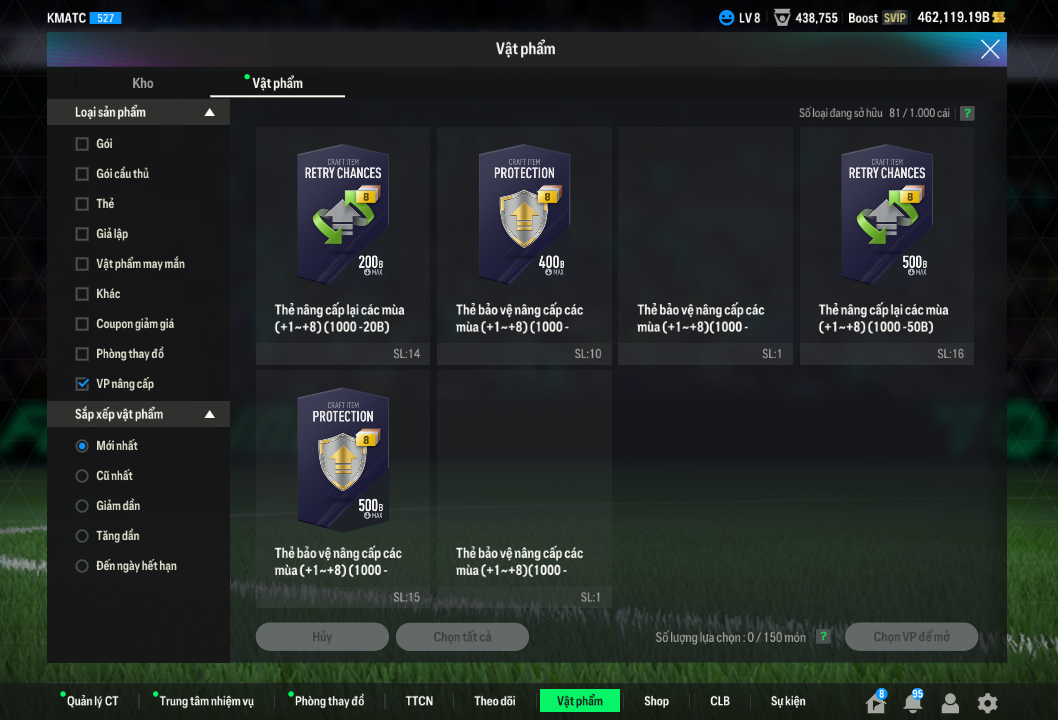Open the notification bell icon
This screenshot has width=1058, height=720.
coord(912,703)
